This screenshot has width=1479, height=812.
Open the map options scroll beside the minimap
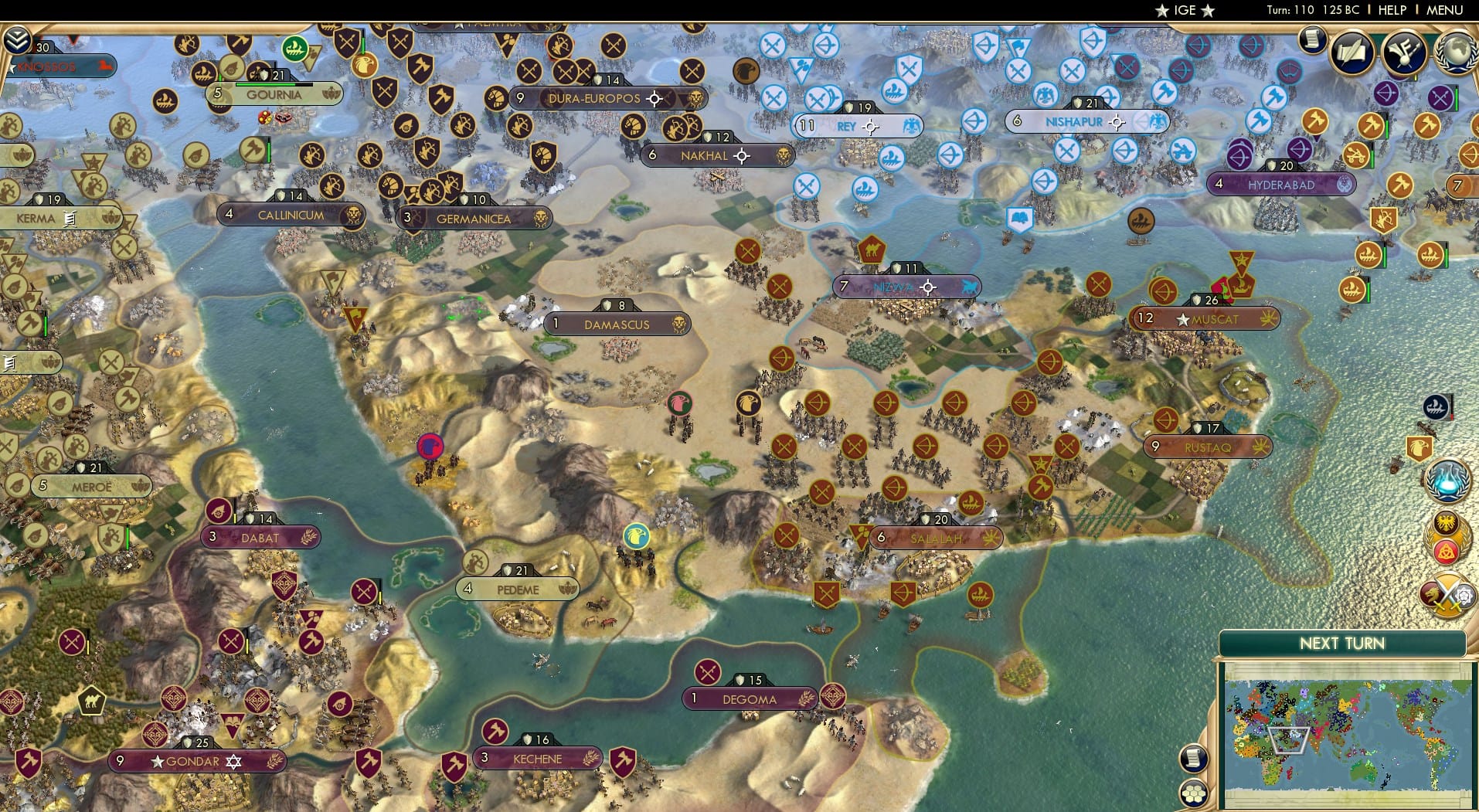tap(1195, 757)
